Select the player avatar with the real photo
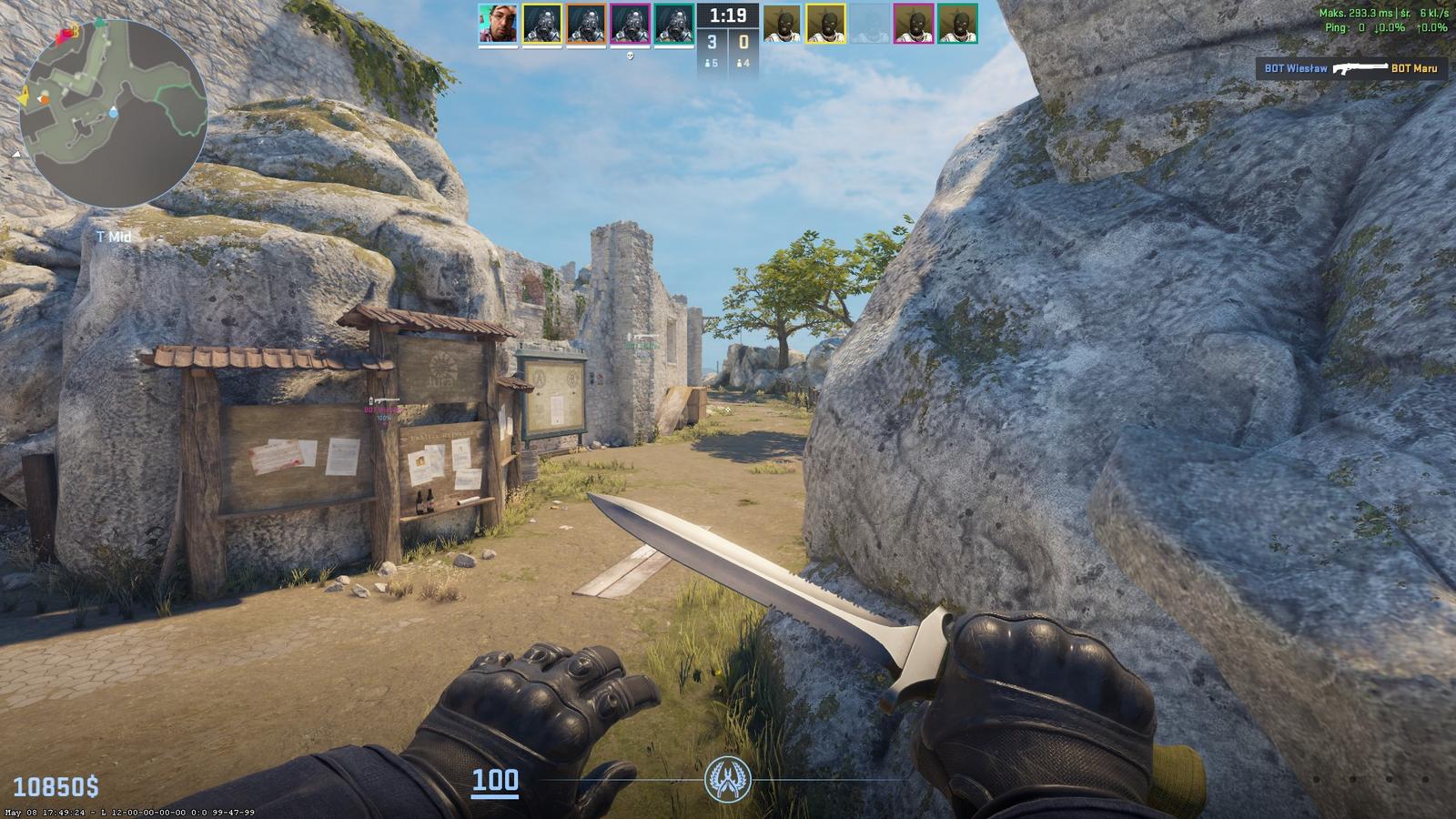Screen dimensions: 1456x819 tap(498, 24)
